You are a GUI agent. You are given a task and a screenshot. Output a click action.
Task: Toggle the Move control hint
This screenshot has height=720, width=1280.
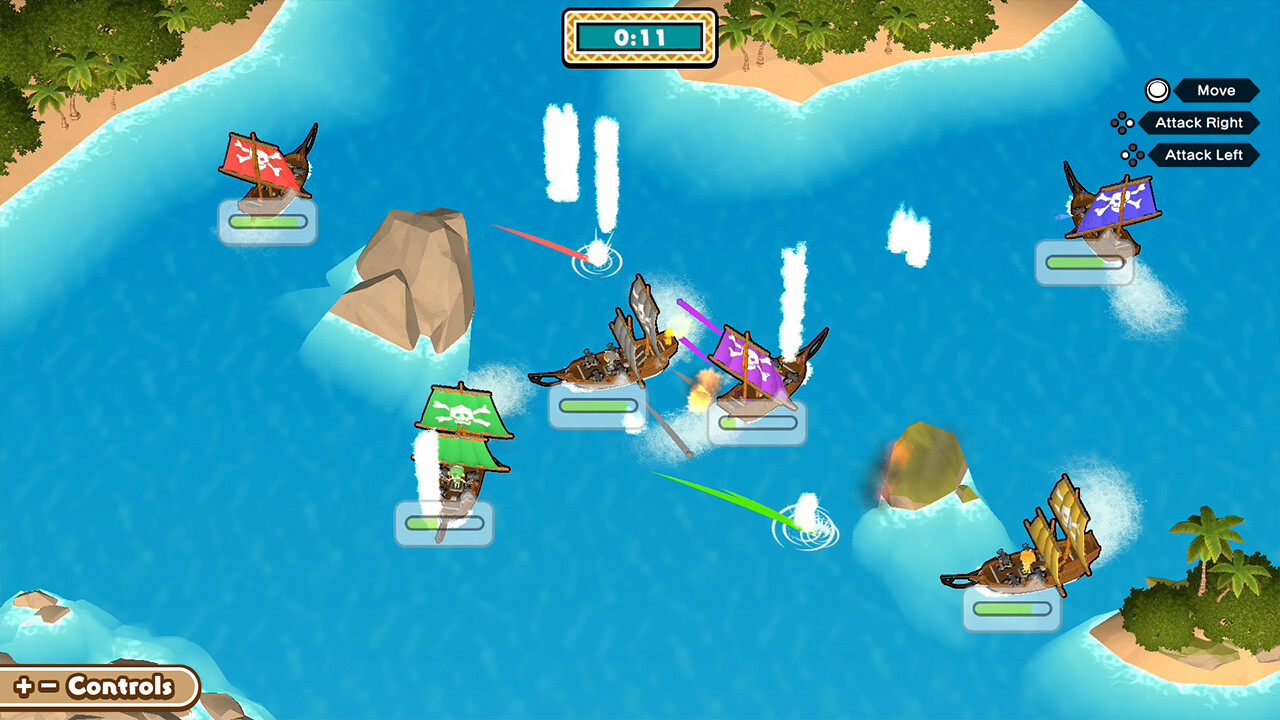point(1213,91)
